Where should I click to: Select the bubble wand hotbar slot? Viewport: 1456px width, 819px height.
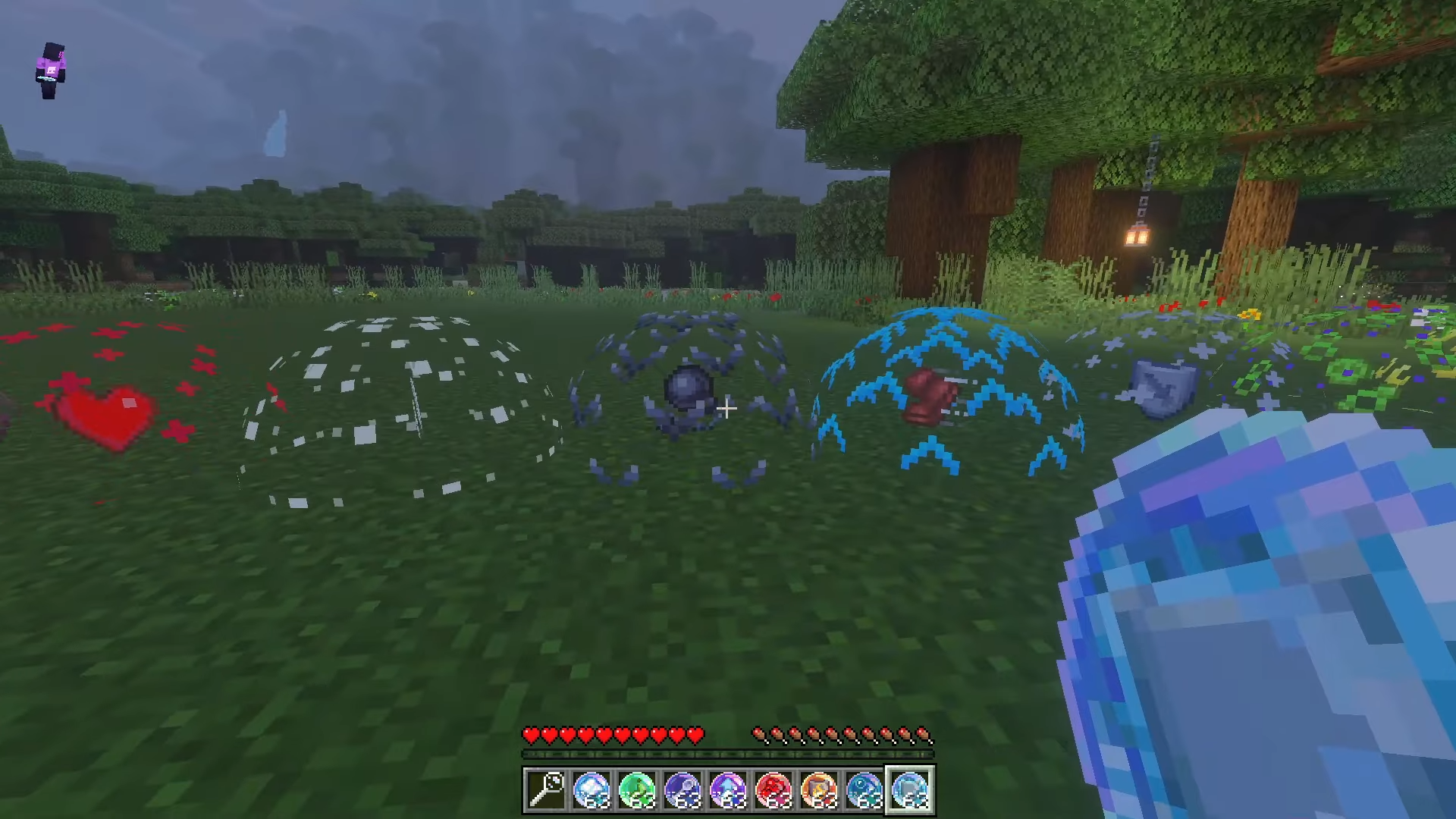point(546,790)
